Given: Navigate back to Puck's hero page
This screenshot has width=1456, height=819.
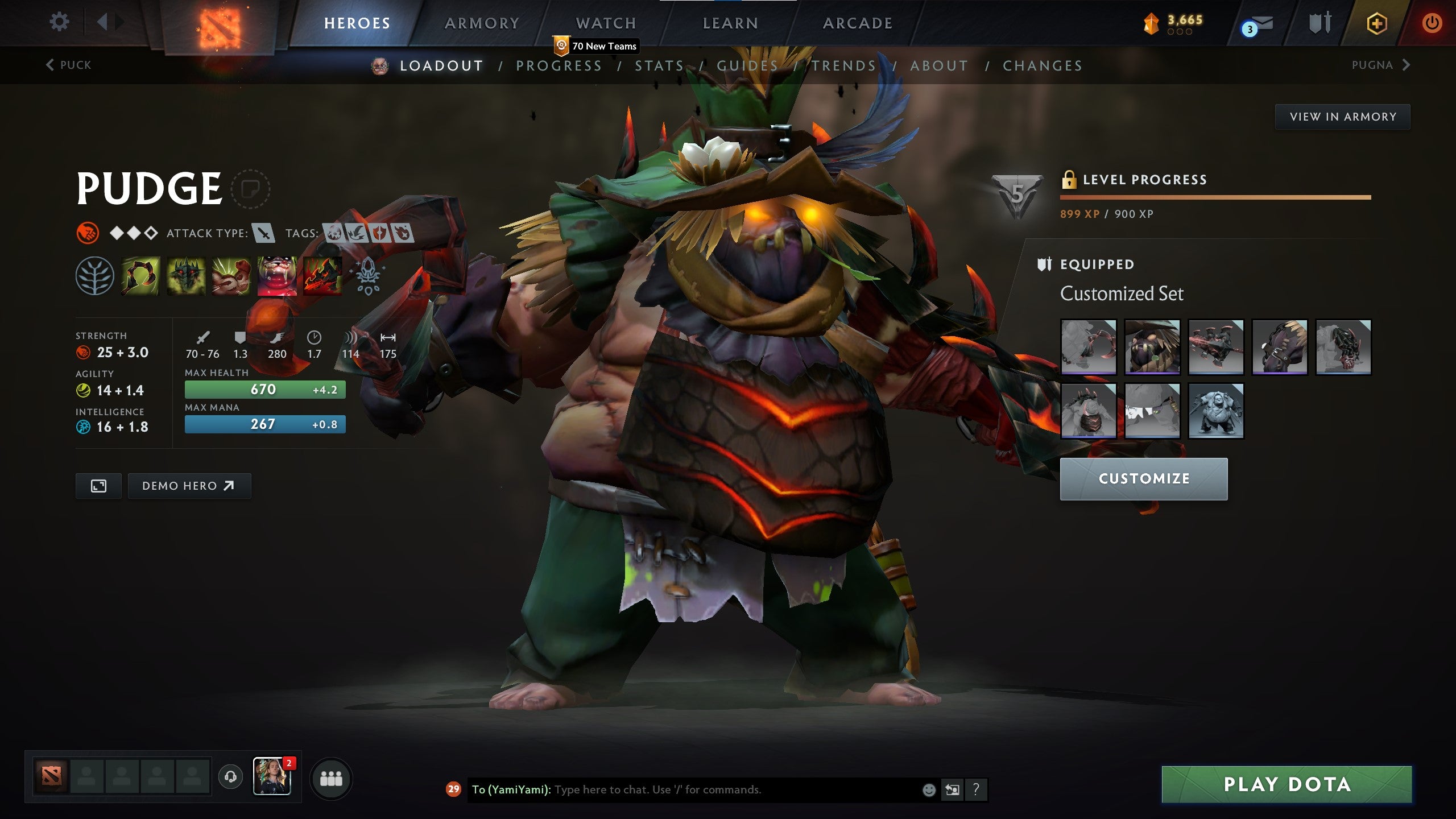Looking at the screenshot, I should [68, 65].
